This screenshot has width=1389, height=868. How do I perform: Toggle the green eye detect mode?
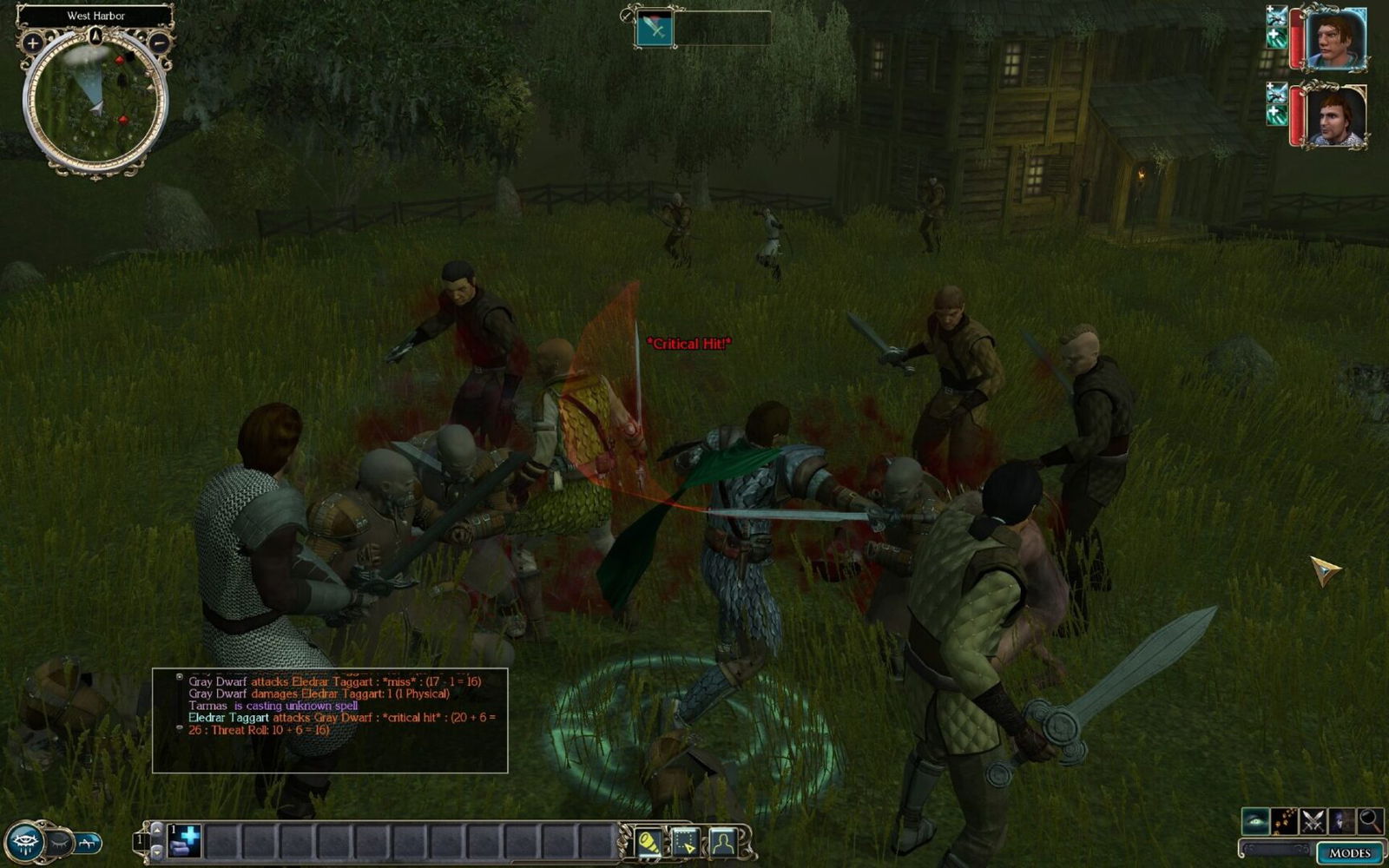tap(1254, 820)
